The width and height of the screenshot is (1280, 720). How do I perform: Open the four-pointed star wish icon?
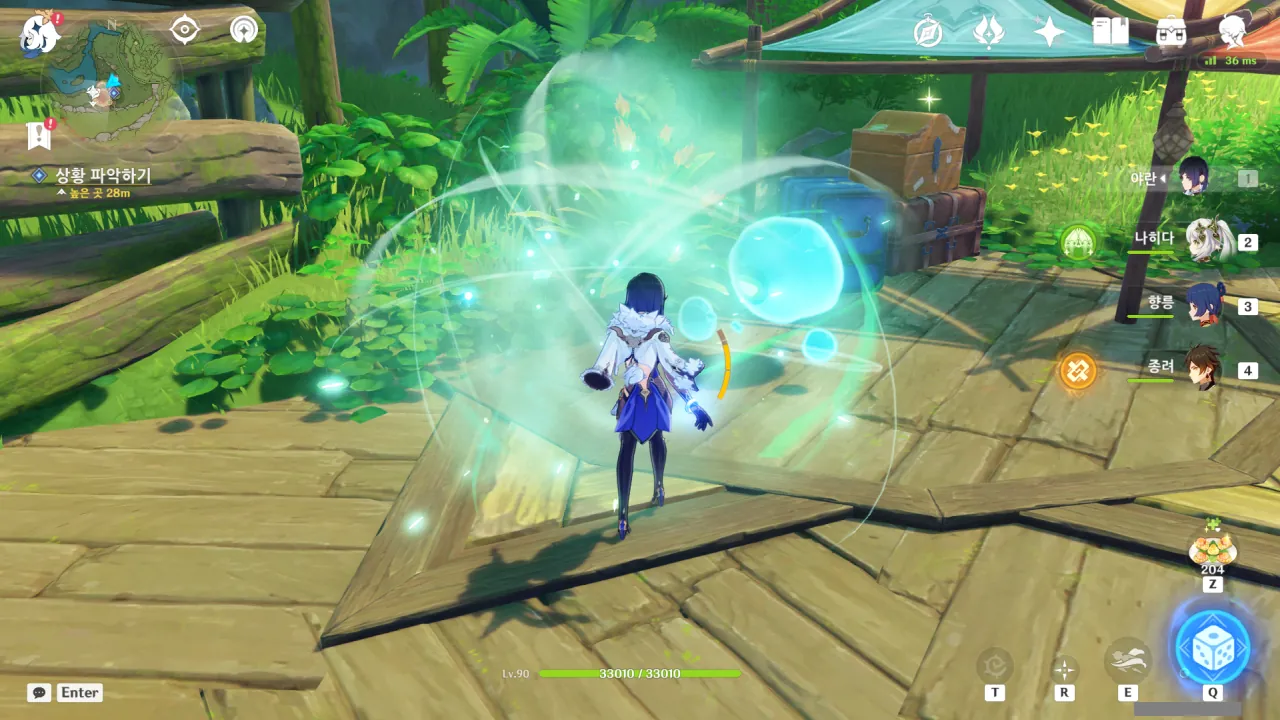1049,32
